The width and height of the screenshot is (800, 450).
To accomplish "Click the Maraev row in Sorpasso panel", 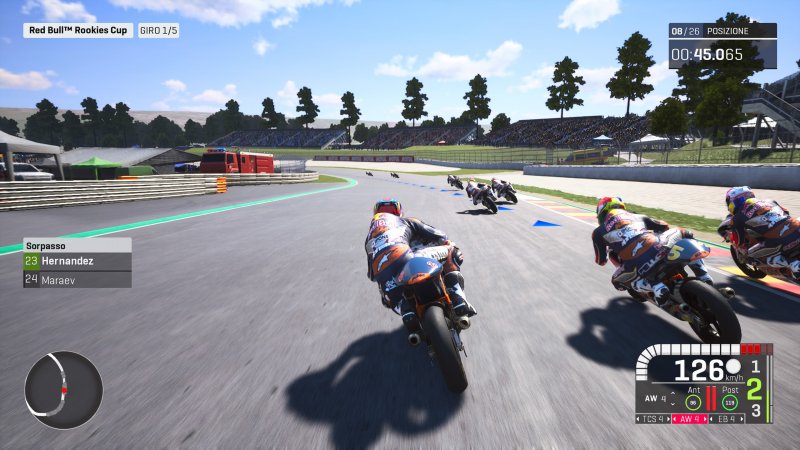I will tap(77, 279).
